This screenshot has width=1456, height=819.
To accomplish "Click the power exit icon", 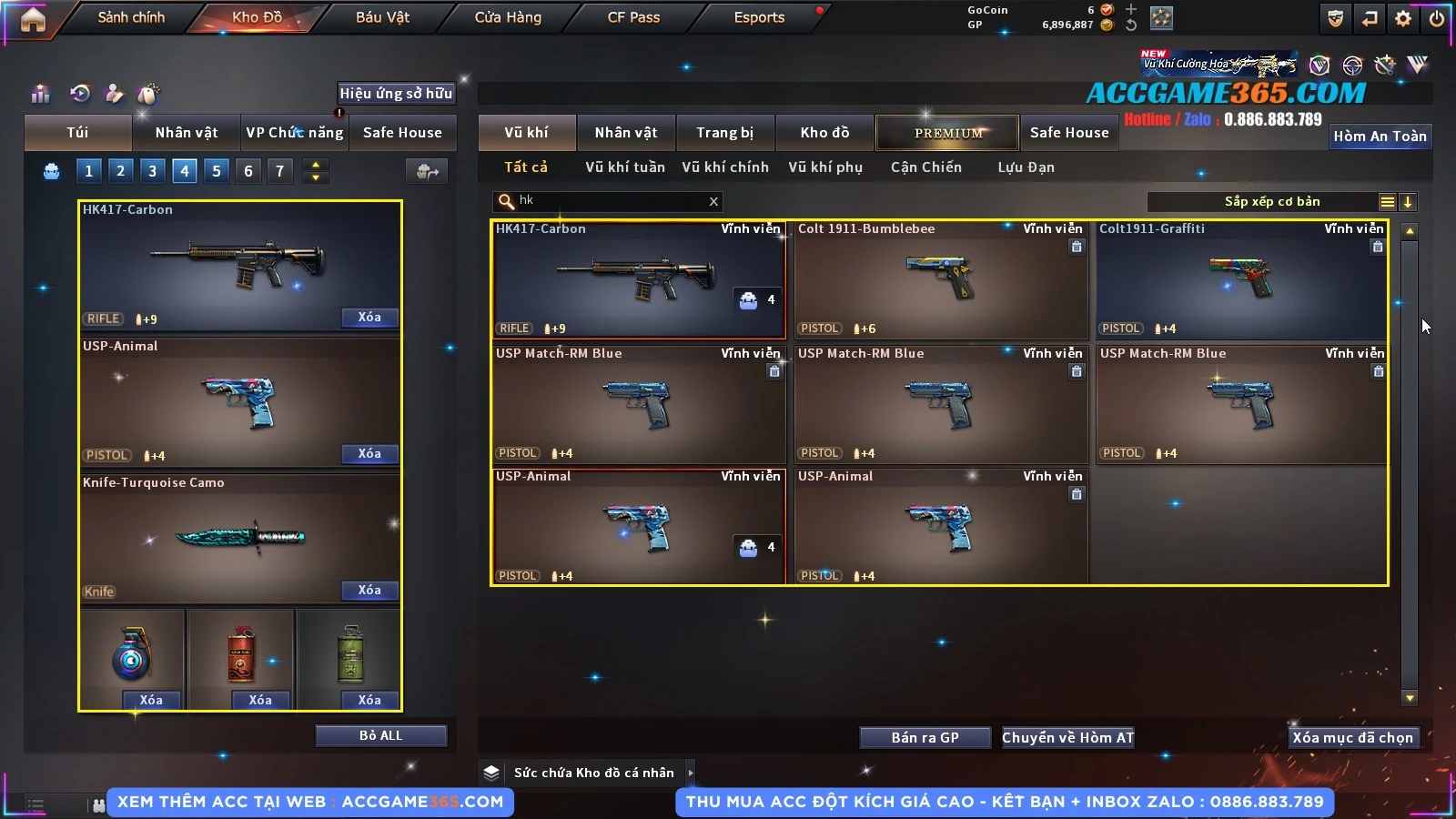I will [x=1437, y=18].
